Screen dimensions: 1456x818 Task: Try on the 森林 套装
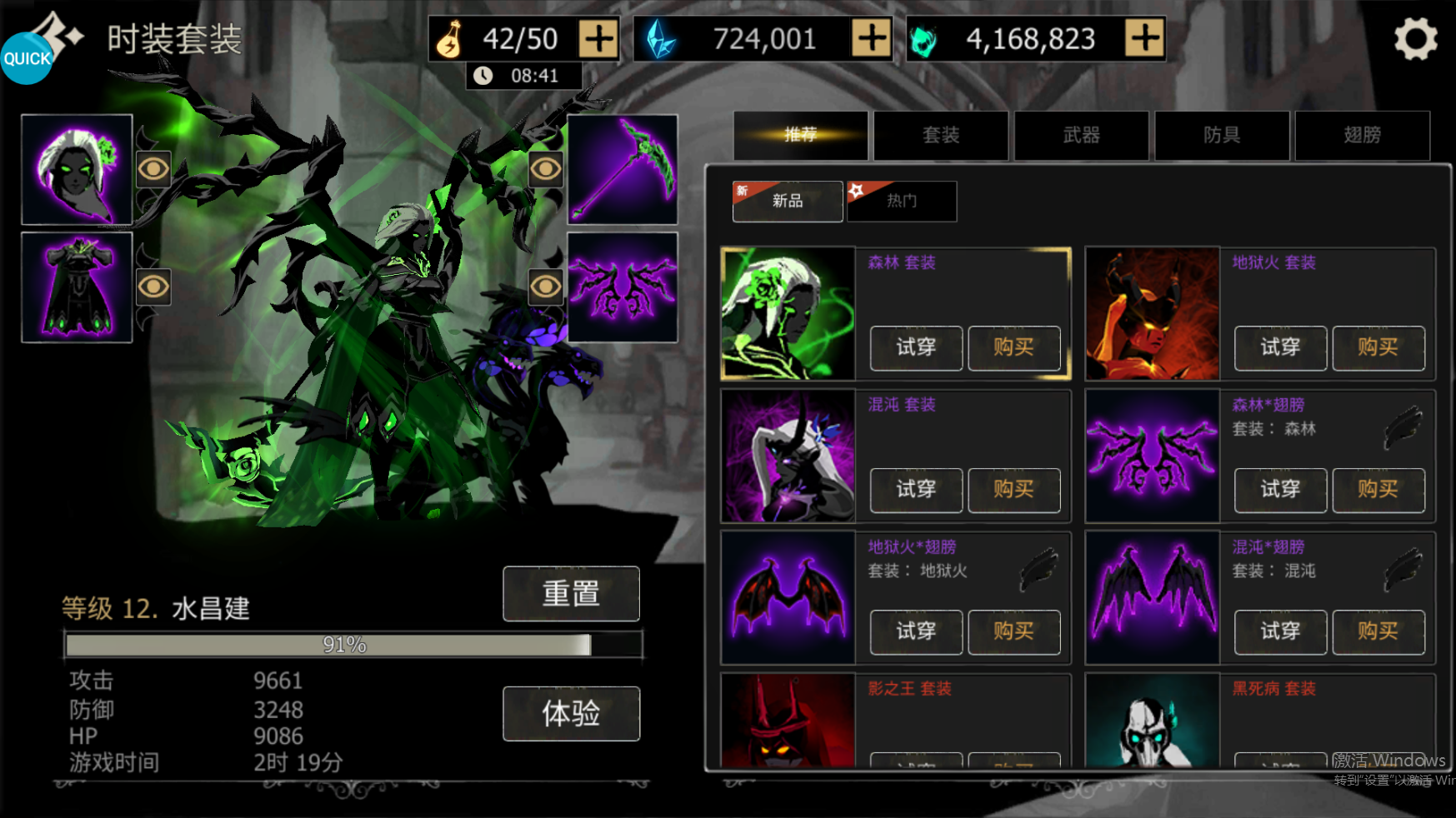[x=916, y=347]
